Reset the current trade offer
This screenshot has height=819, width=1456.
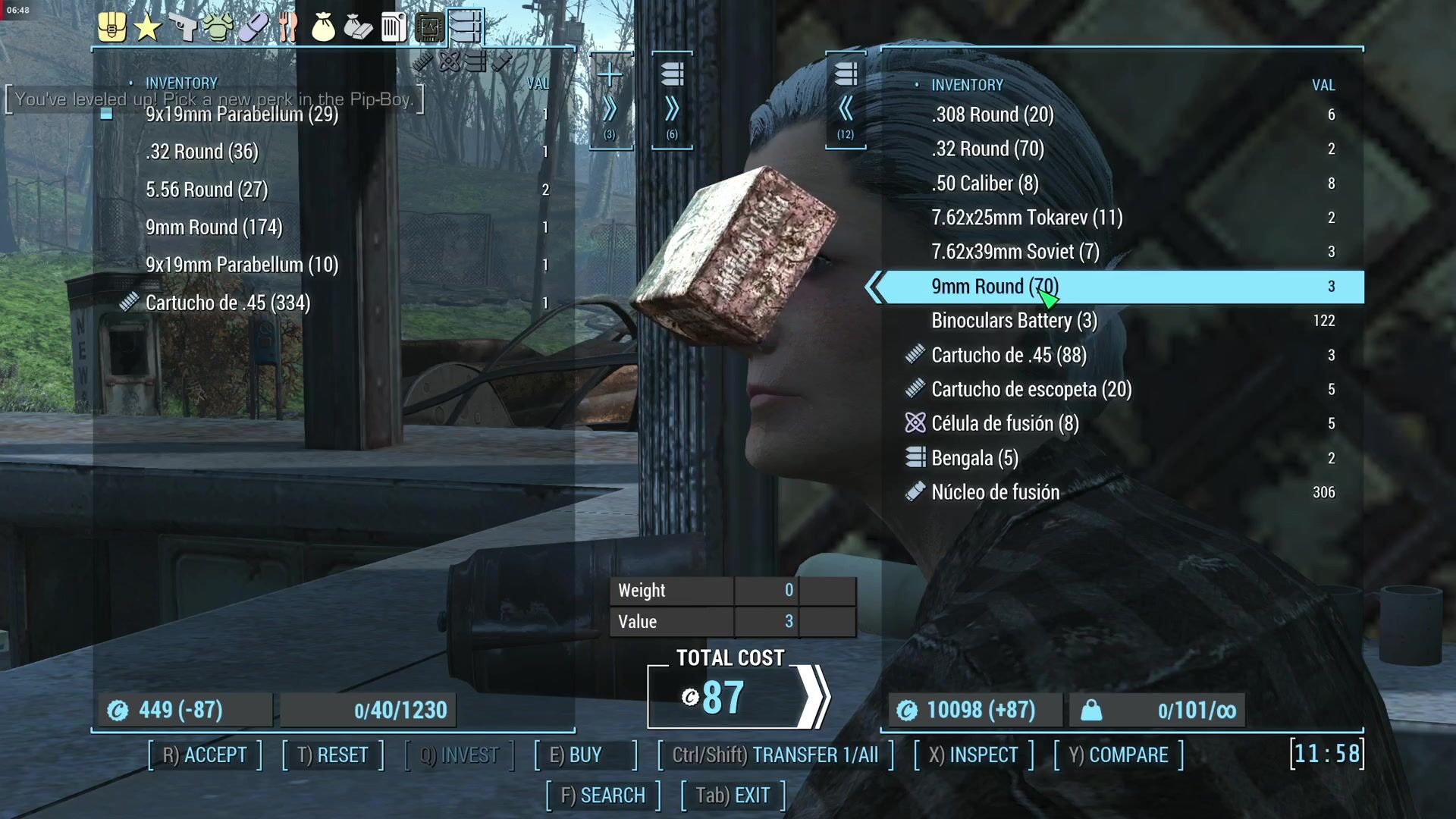point(332,755)
